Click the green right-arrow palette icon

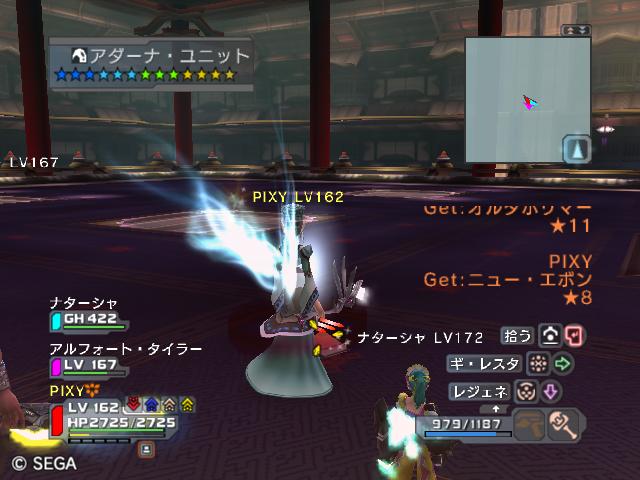pyautogui.click(x=563, y=363)
